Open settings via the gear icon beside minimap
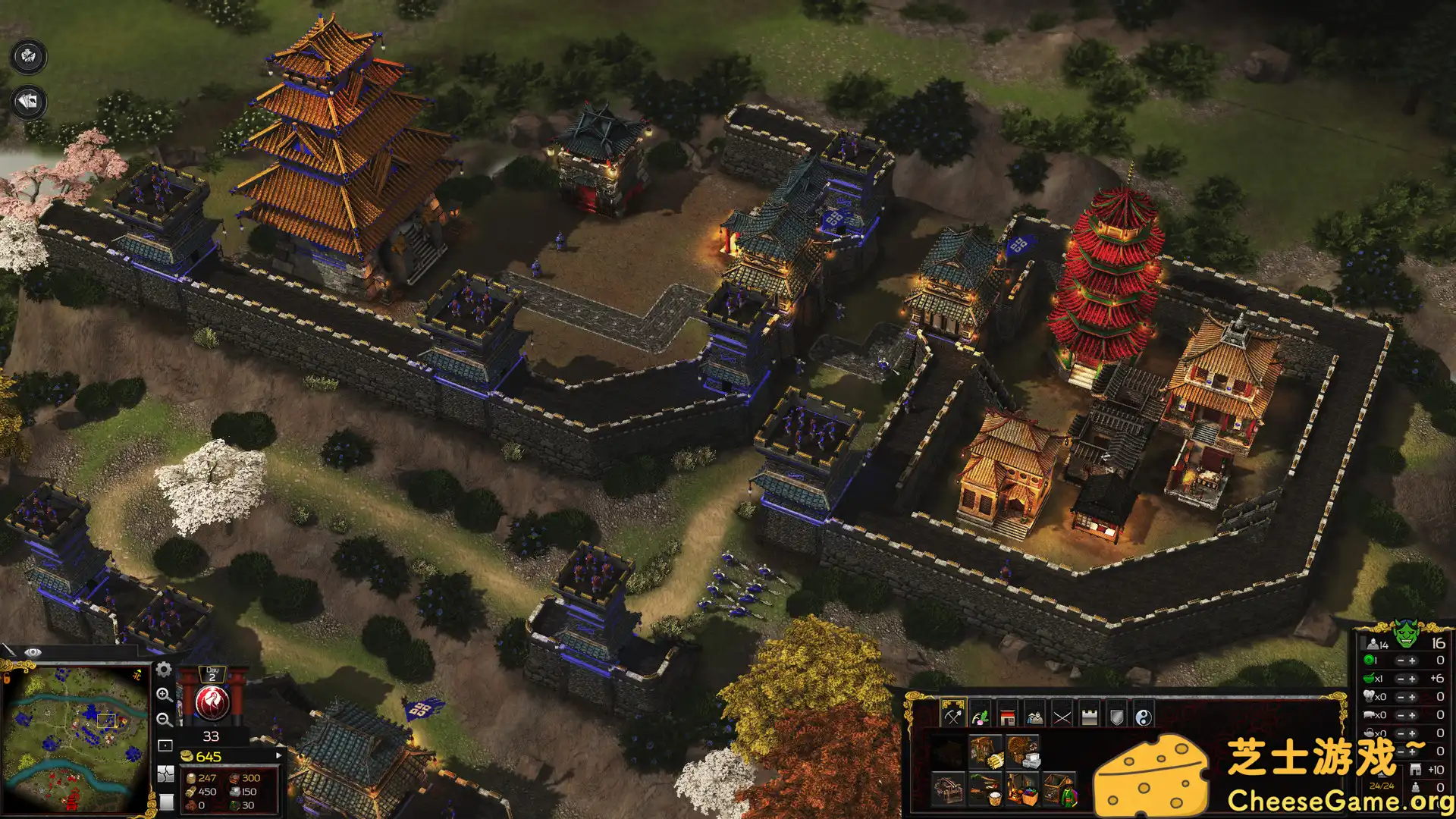Image resolution: width=1456 pixels, height=819 pixels. coord(164,670)
